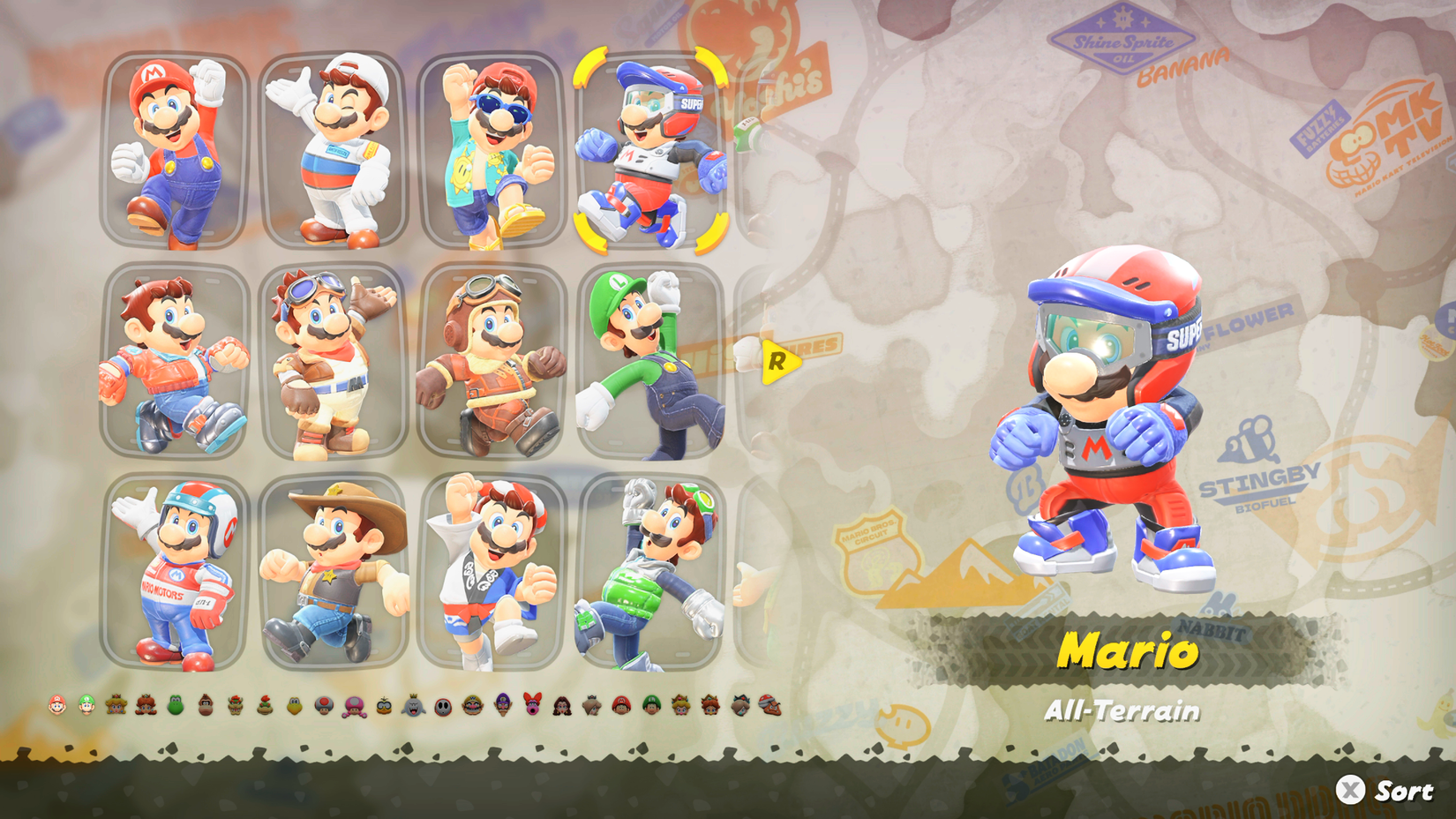Select the Mario head icon
This screenshot has height=819, width=1456.
tap(56, 706)
